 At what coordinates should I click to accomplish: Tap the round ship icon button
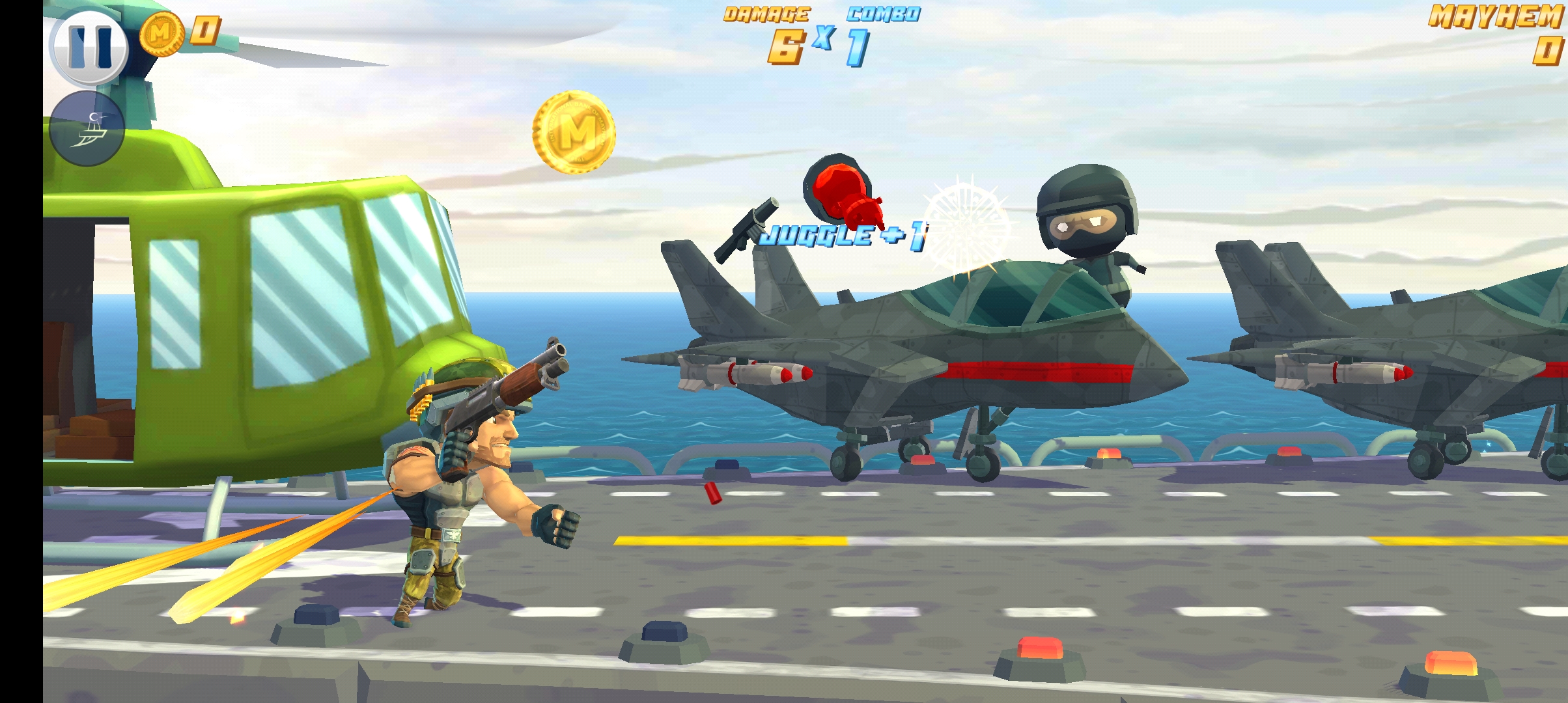(x=87, y=129)
